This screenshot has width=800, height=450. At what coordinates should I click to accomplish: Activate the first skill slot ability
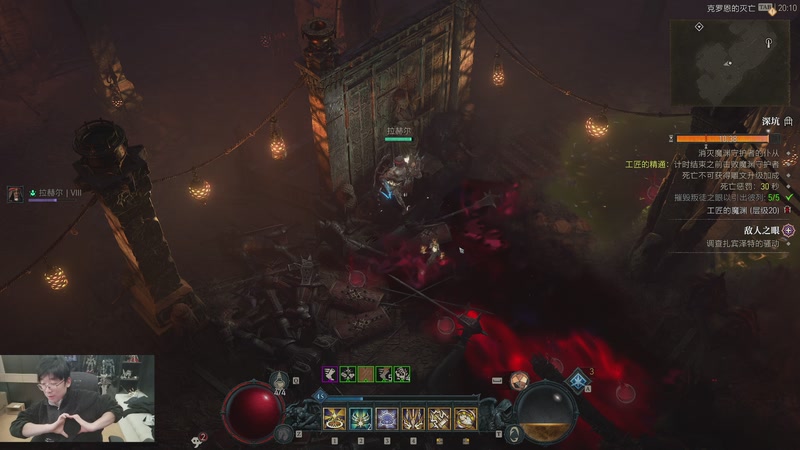pos(335,418)
